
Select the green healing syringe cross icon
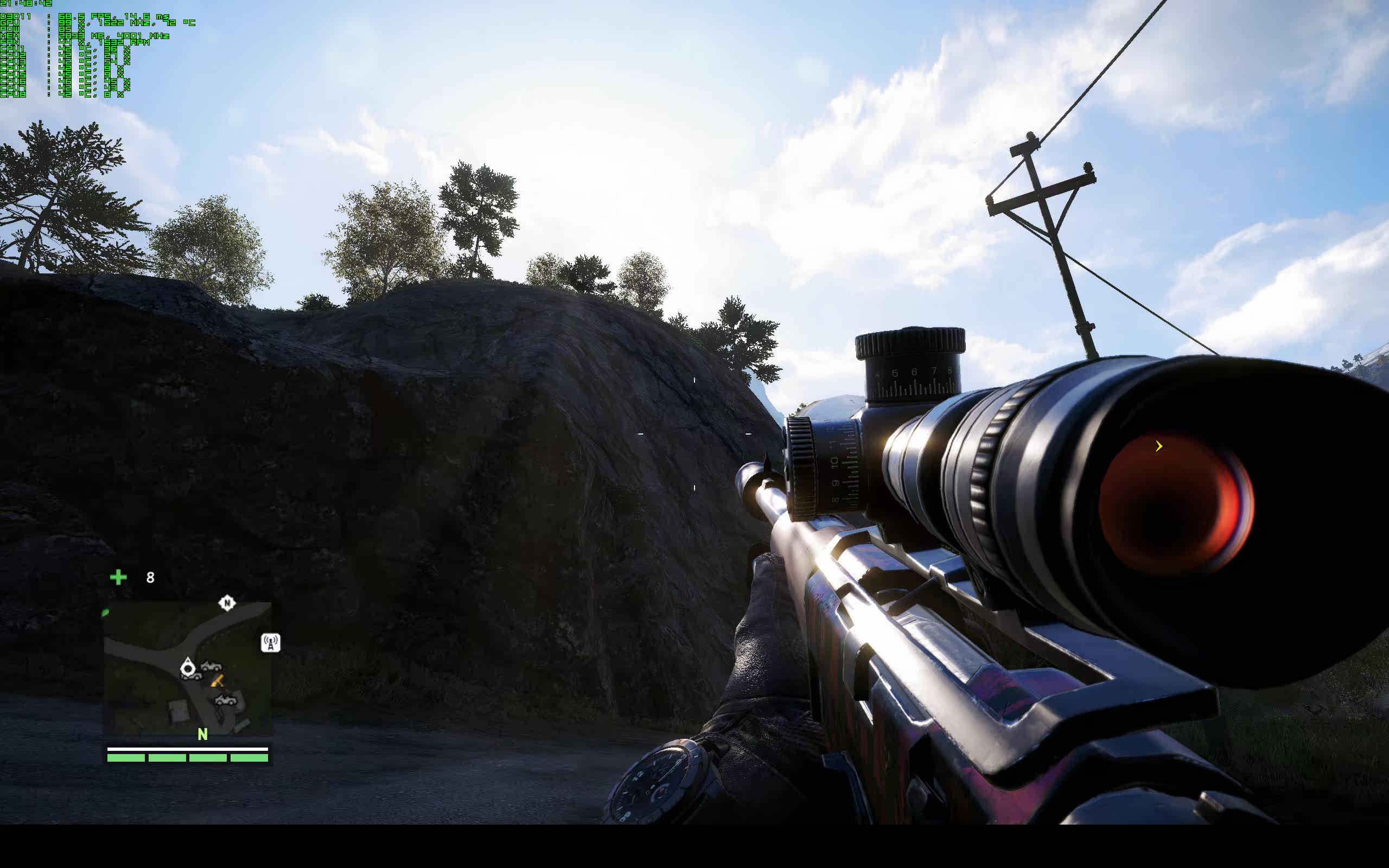point(118,577)
